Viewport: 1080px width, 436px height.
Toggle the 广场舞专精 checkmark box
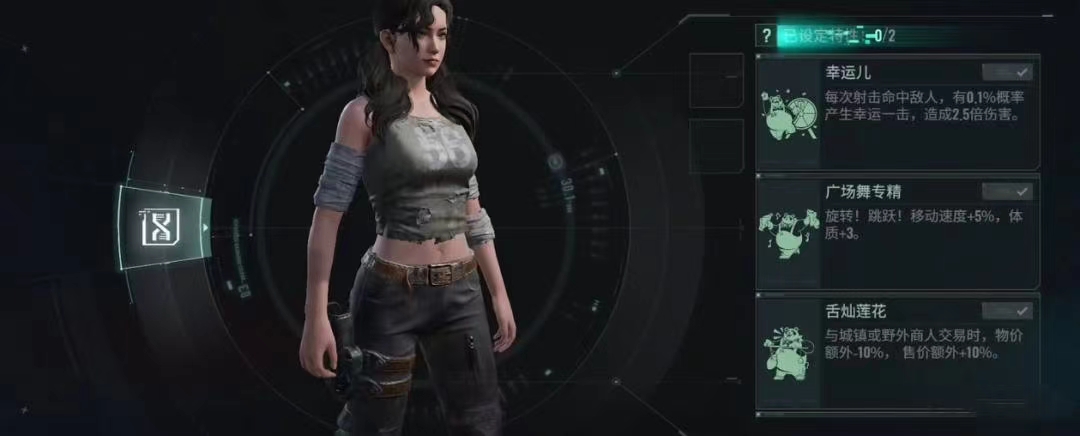click(x=1007, y=191)
